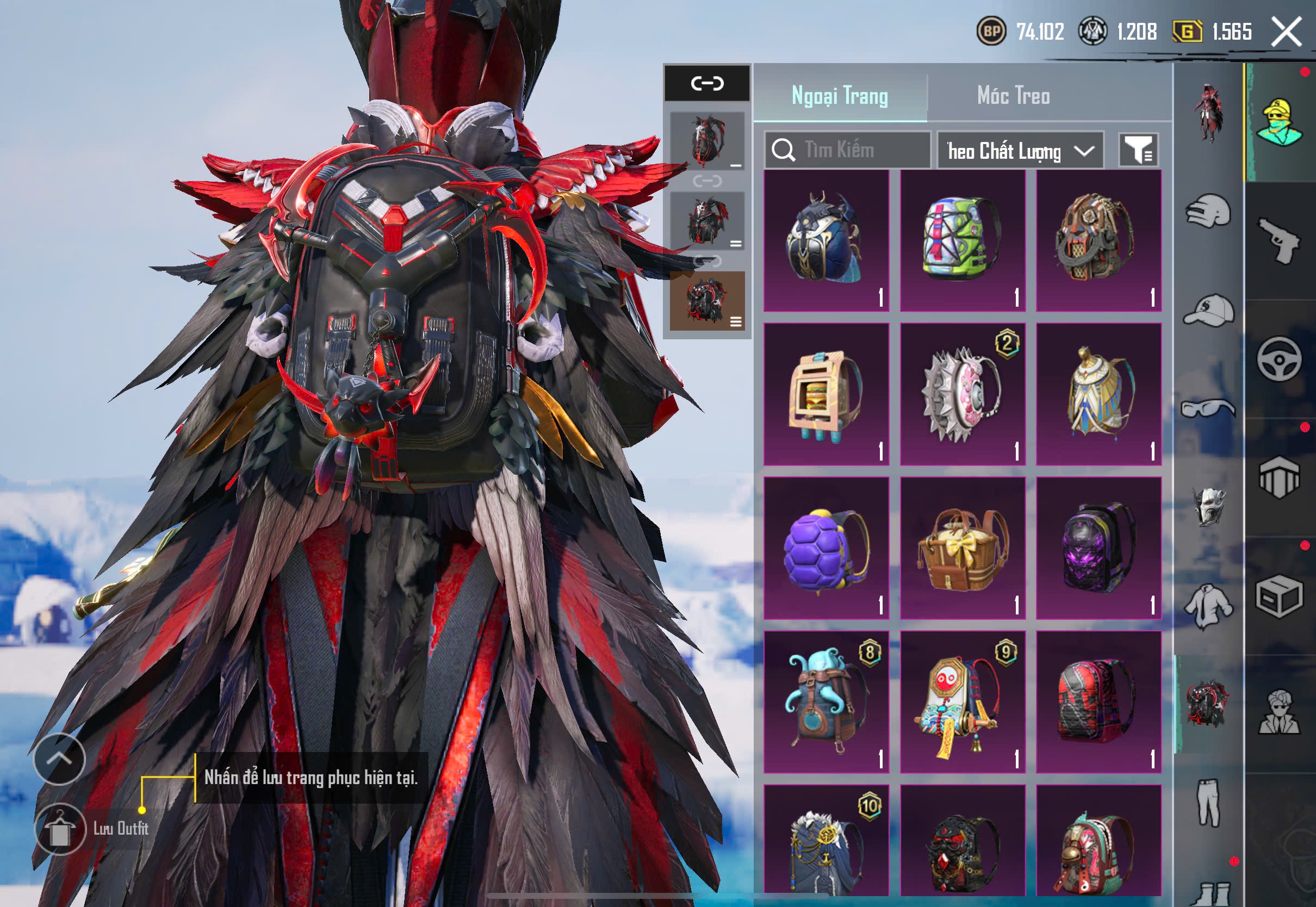Open the filter funnel button
Screen dimensions: 1316x907
[x=1138, y=151]
